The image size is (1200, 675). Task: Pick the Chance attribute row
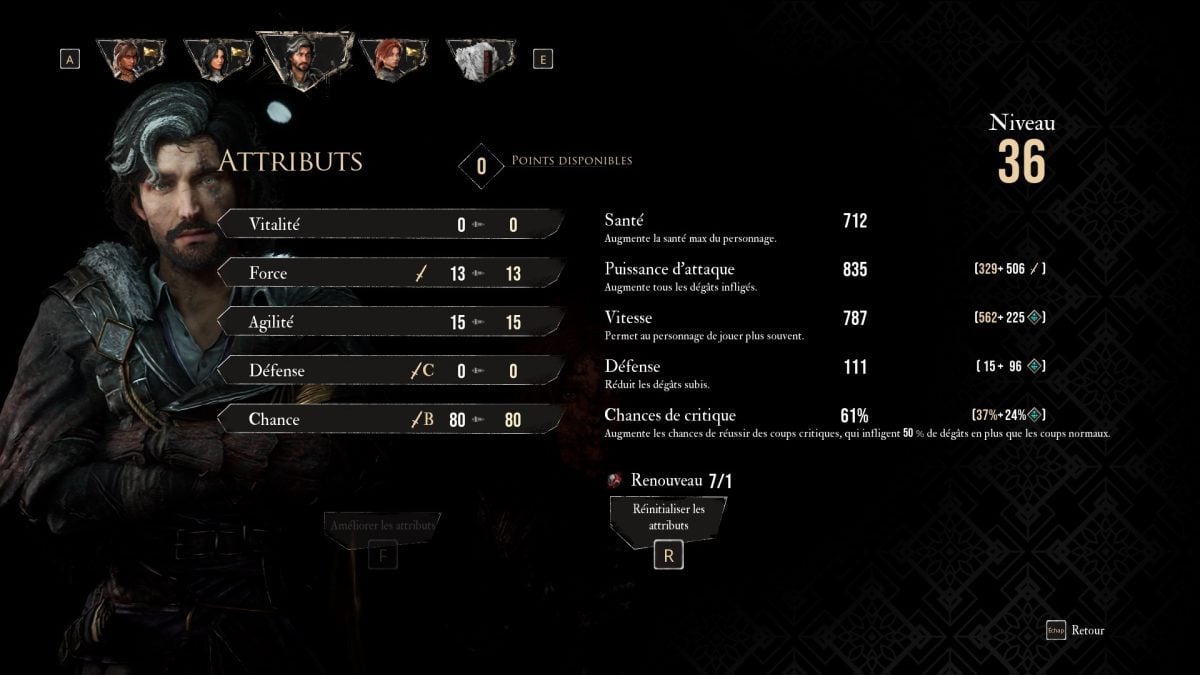tap(390, 419)
